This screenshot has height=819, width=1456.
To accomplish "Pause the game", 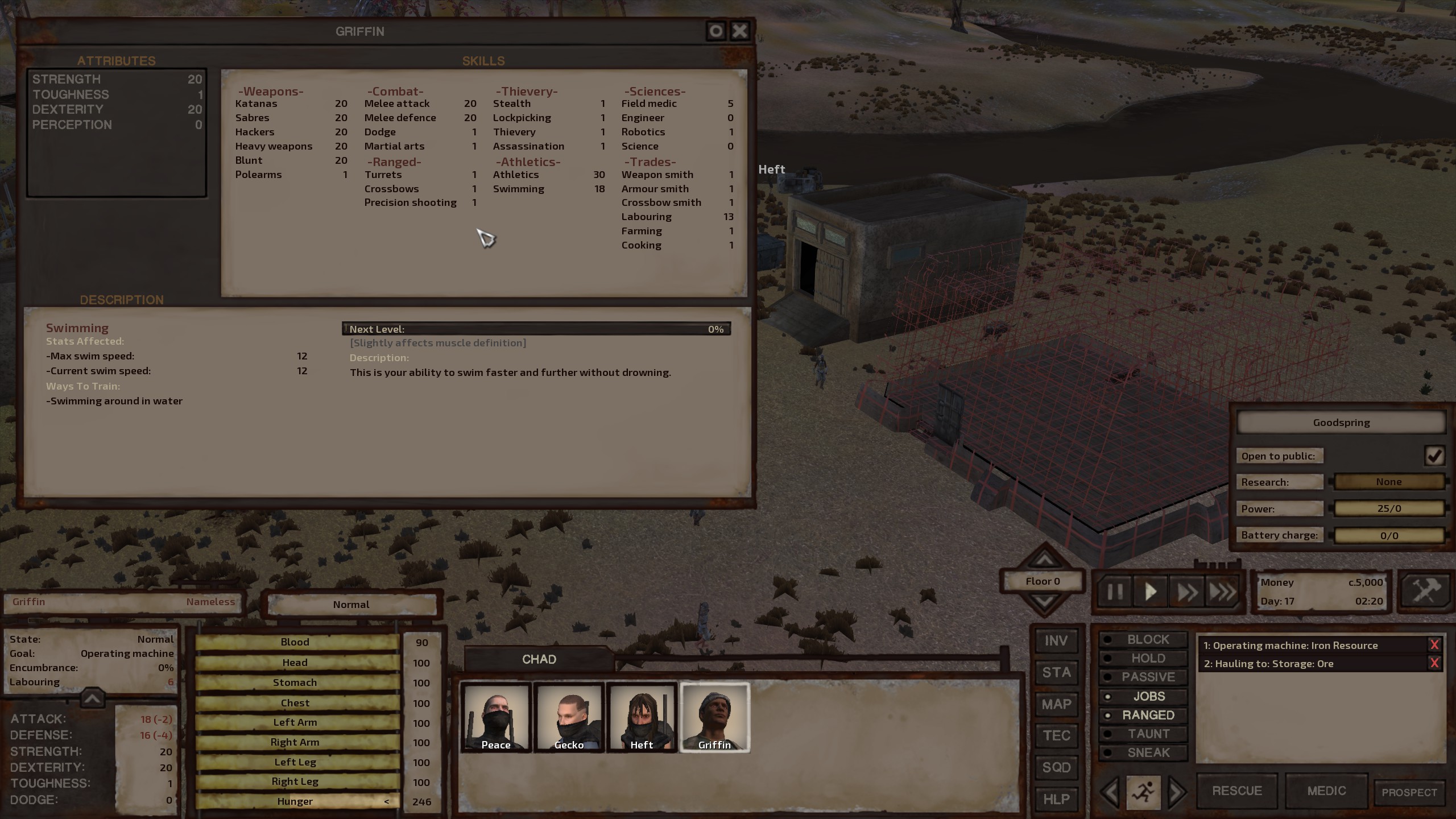I will point(1115,592).
